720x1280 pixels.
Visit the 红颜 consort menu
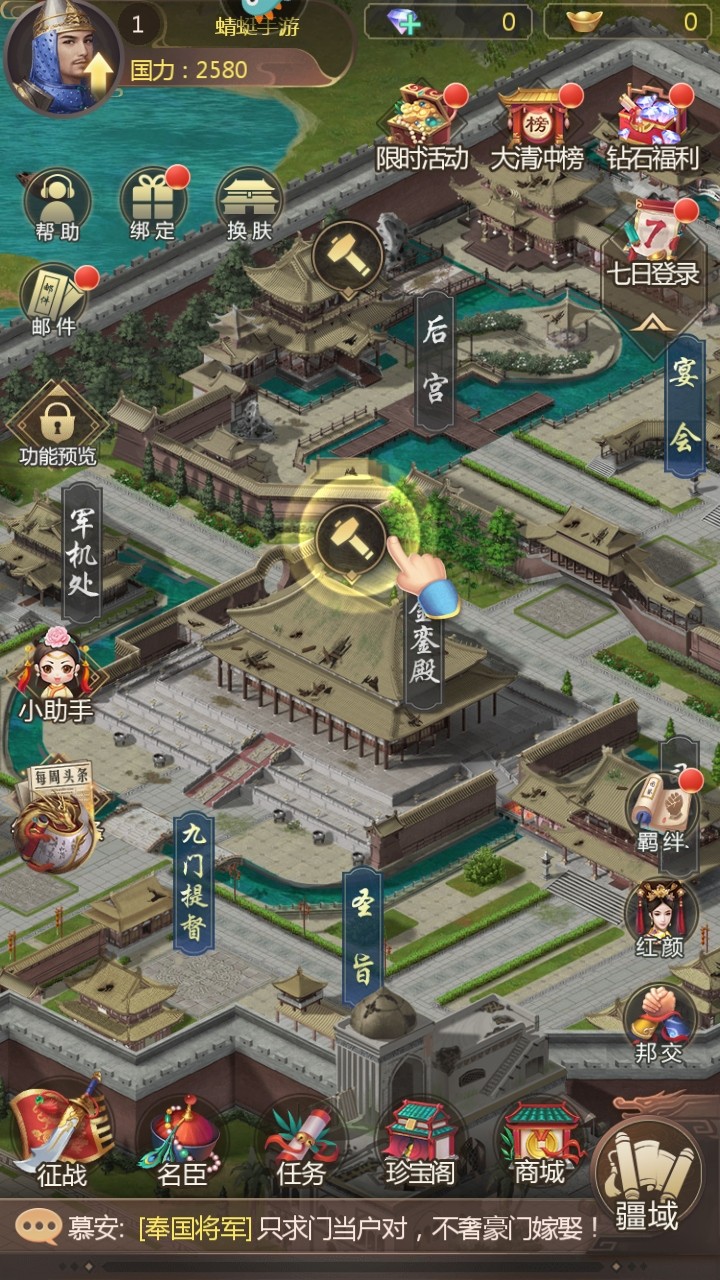click(660, 917)
